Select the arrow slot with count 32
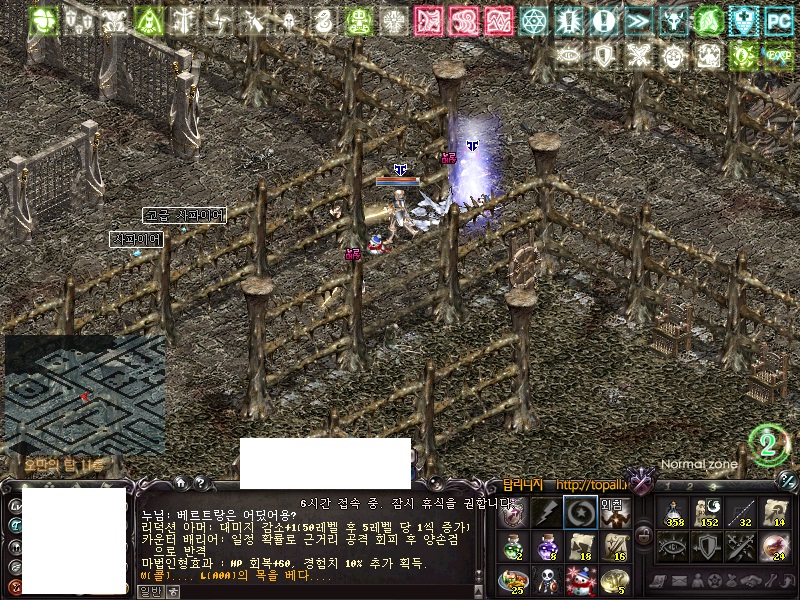Image resolution: width=800 pixels, height=600 pixels. (740, 512)
